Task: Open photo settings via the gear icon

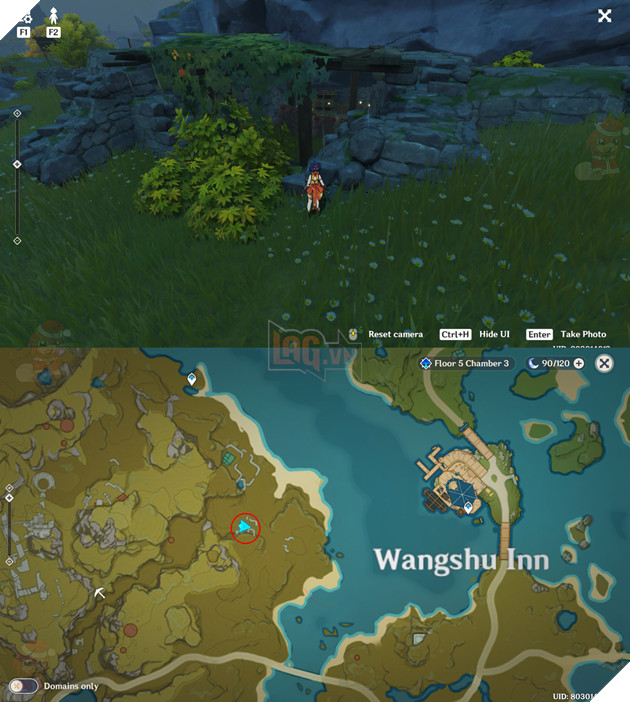Action: [24, 17]
